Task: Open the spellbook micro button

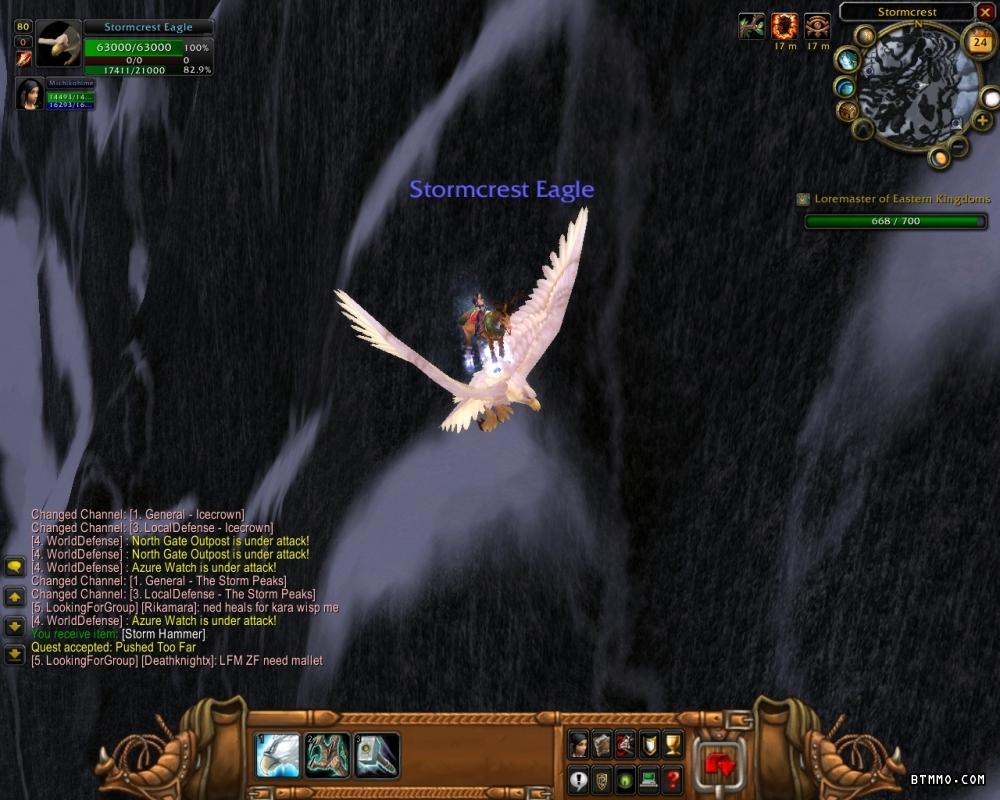Action: pos(601,744)
